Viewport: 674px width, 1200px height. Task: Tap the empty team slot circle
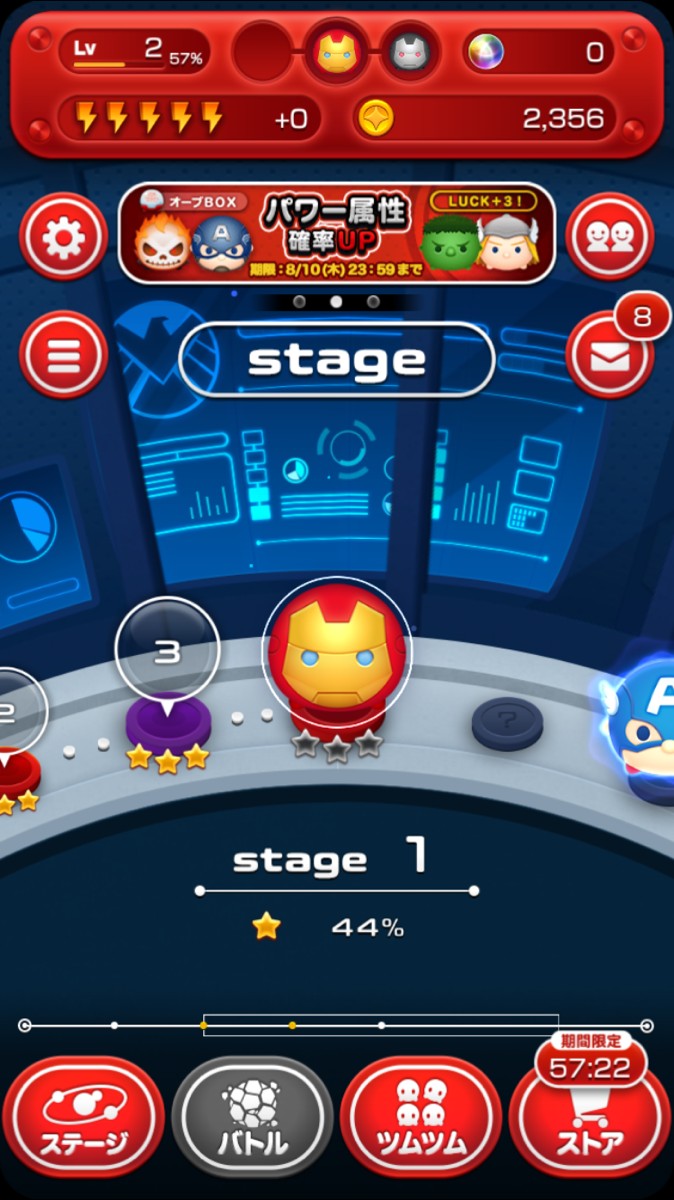tap(264, 51)
